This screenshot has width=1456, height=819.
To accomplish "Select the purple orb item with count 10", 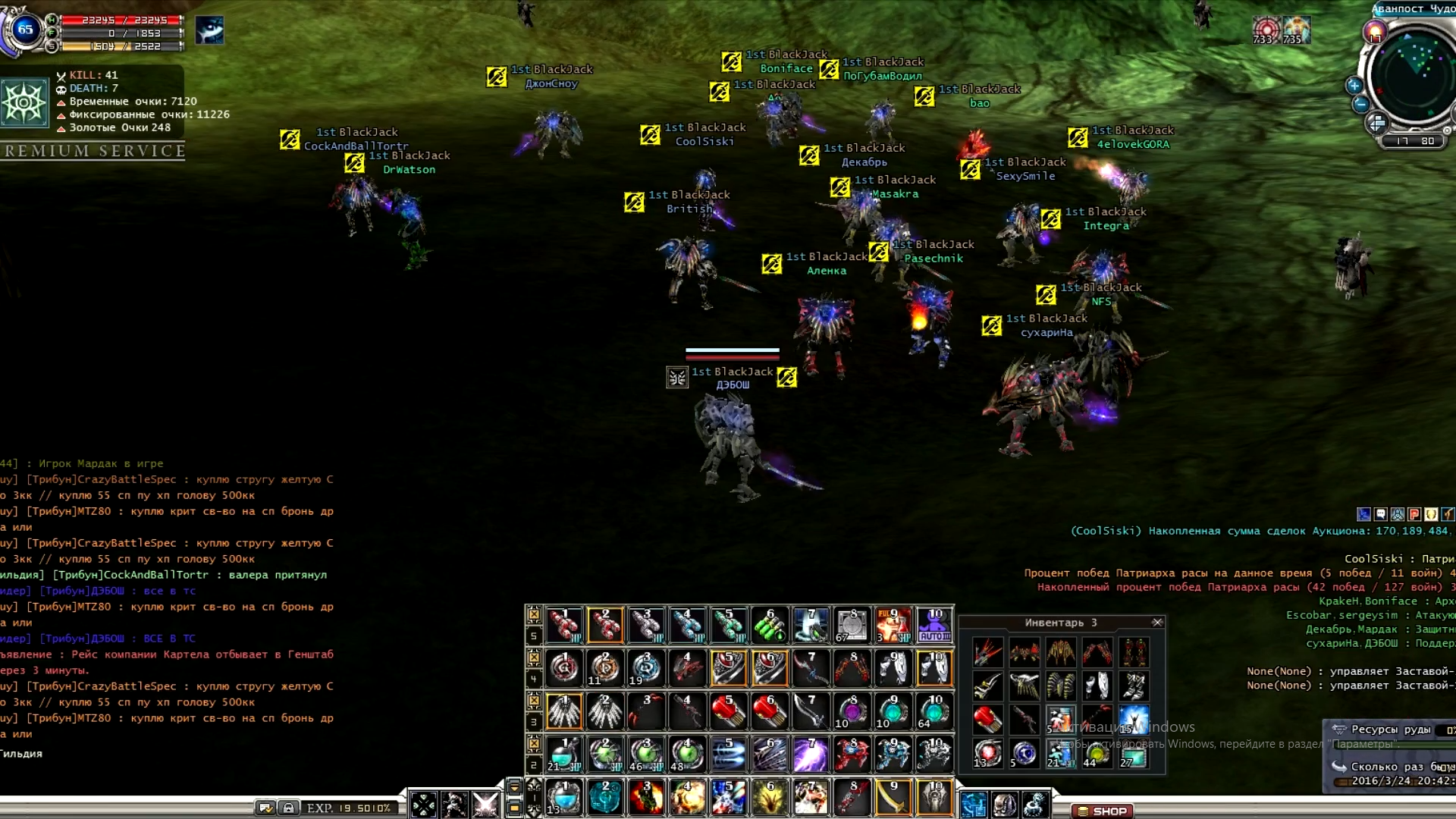I will coord(852,712).
